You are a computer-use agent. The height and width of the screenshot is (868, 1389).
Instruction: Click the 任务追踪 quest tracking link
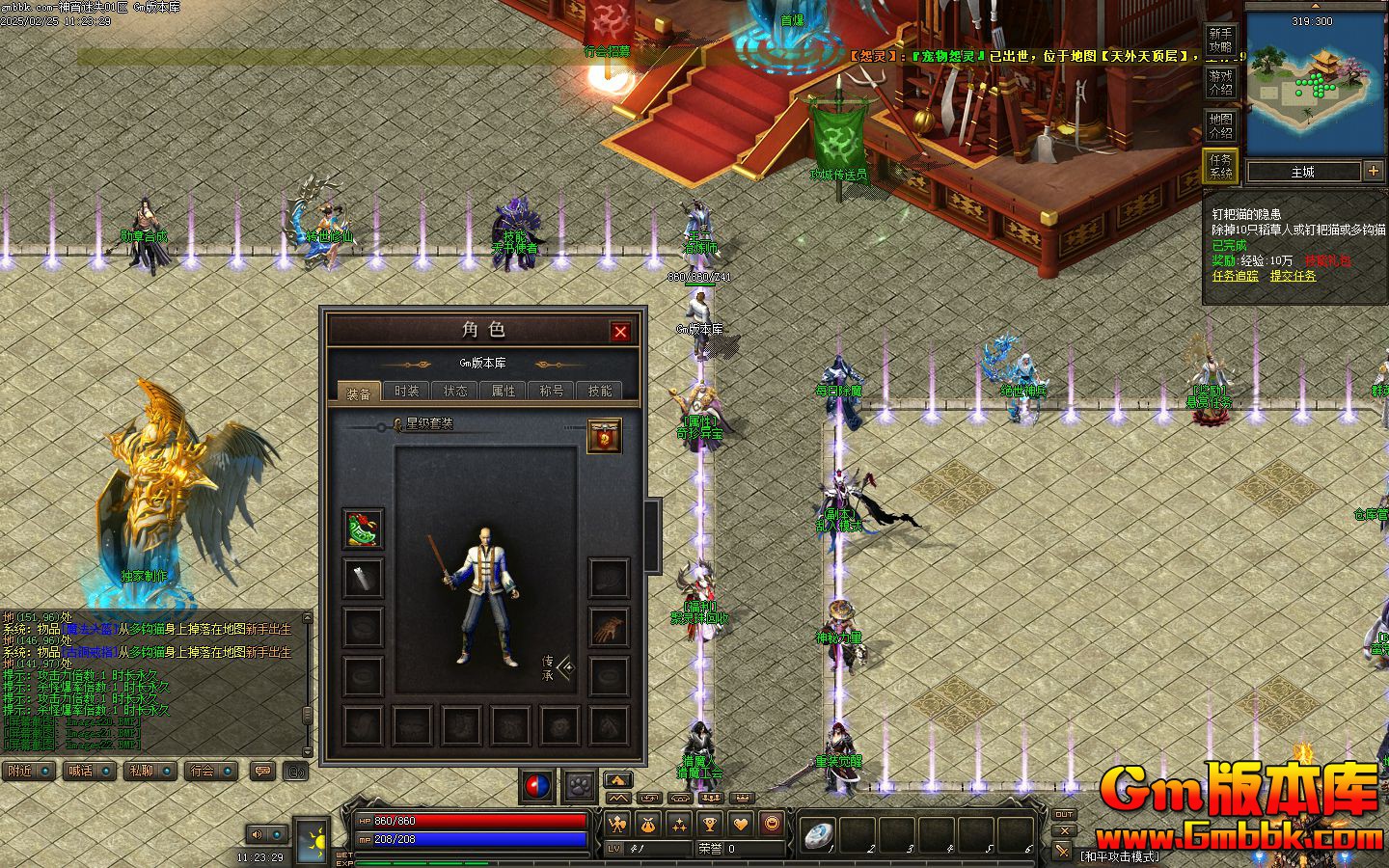tap(1236, 276)
